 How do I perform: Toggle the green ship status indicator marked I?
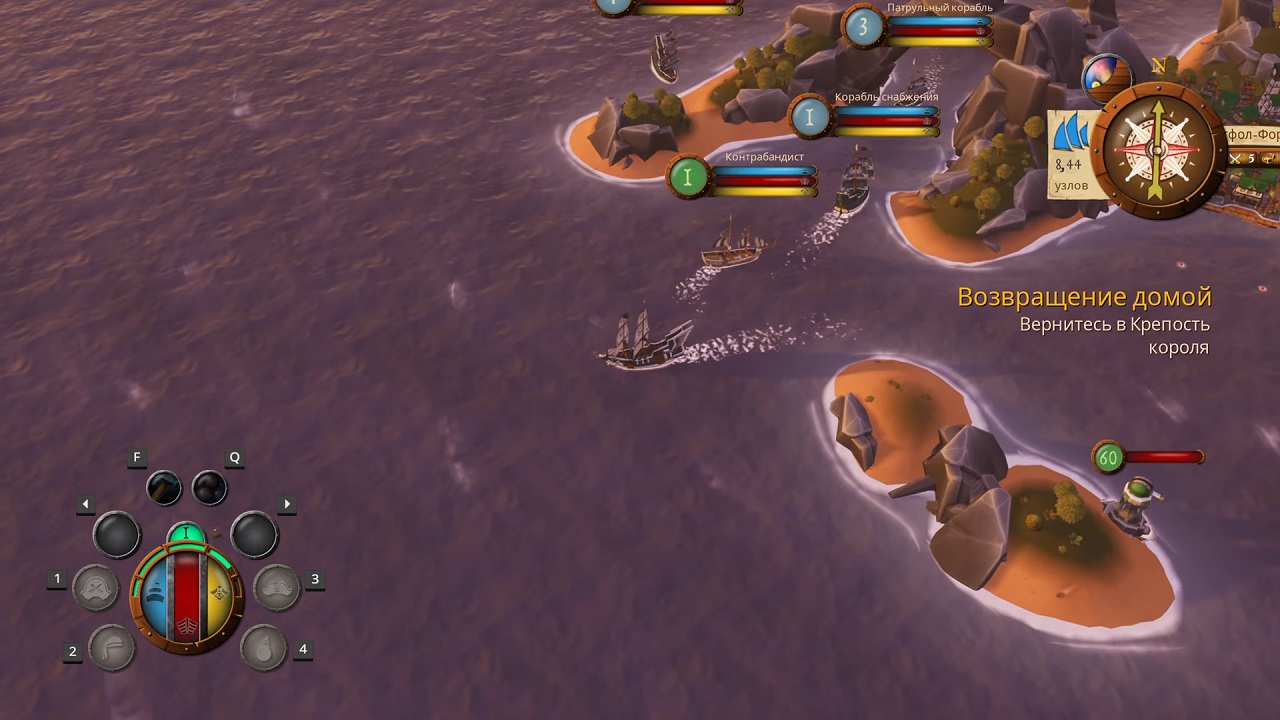pos(187,533)
